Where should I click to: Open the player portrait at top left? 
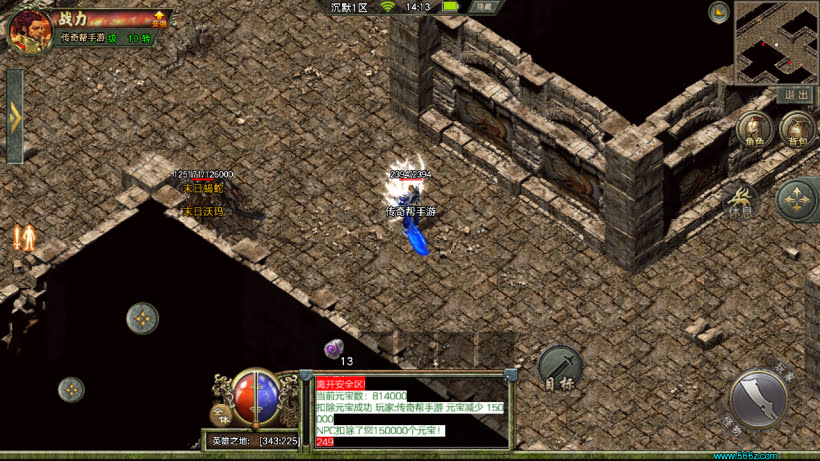click(29, 31)
